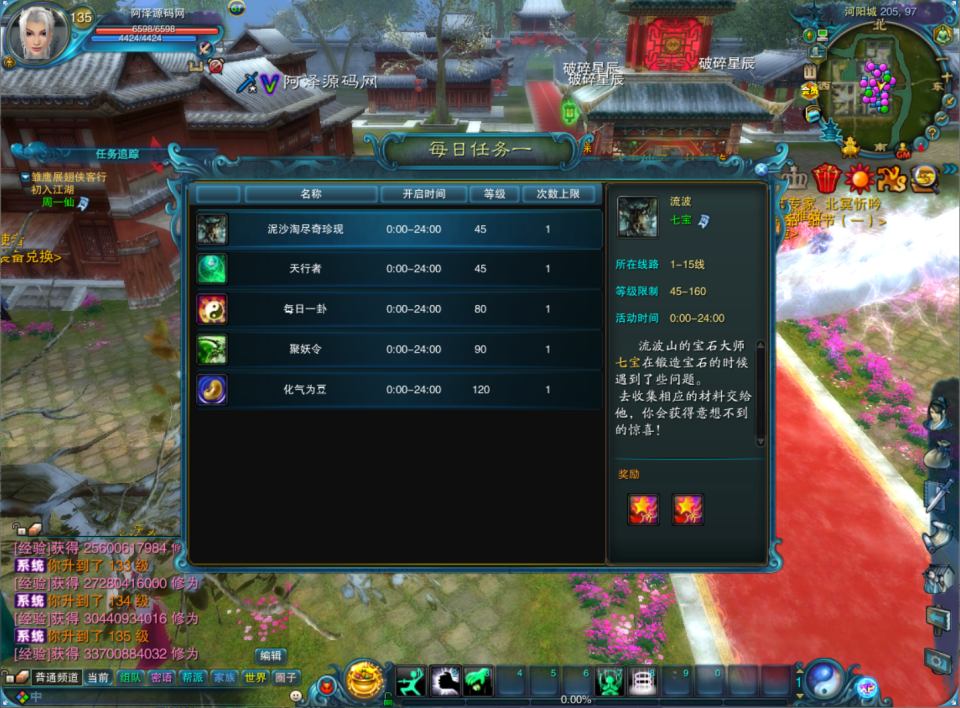Use the white fist strike skill
The width and height of the screenshot is (960, 708).
click(x=446, y=682)
